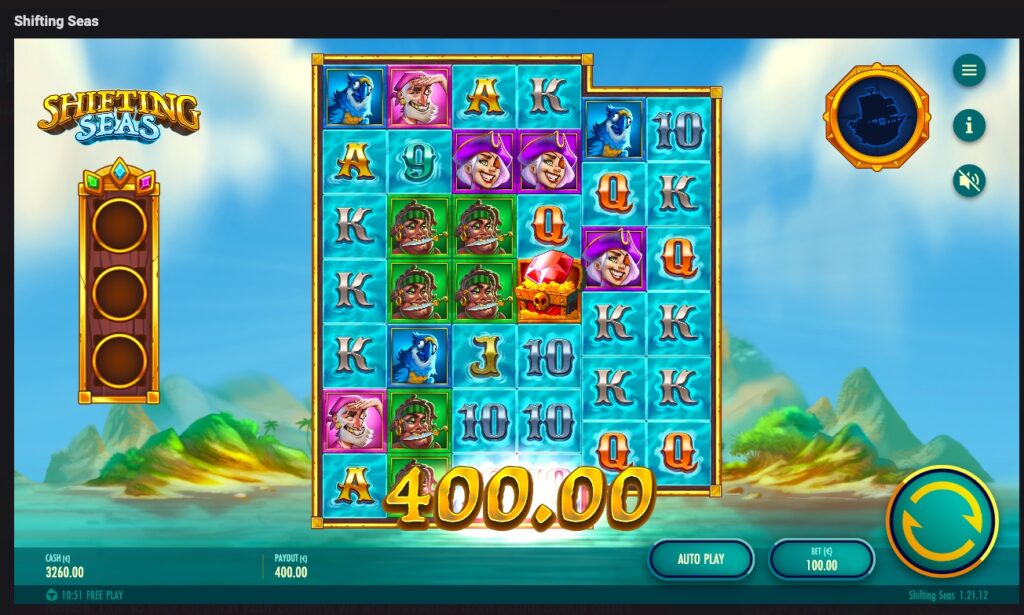
Task: Spin the reels with the round arrow button
Action: click(942, 521)
